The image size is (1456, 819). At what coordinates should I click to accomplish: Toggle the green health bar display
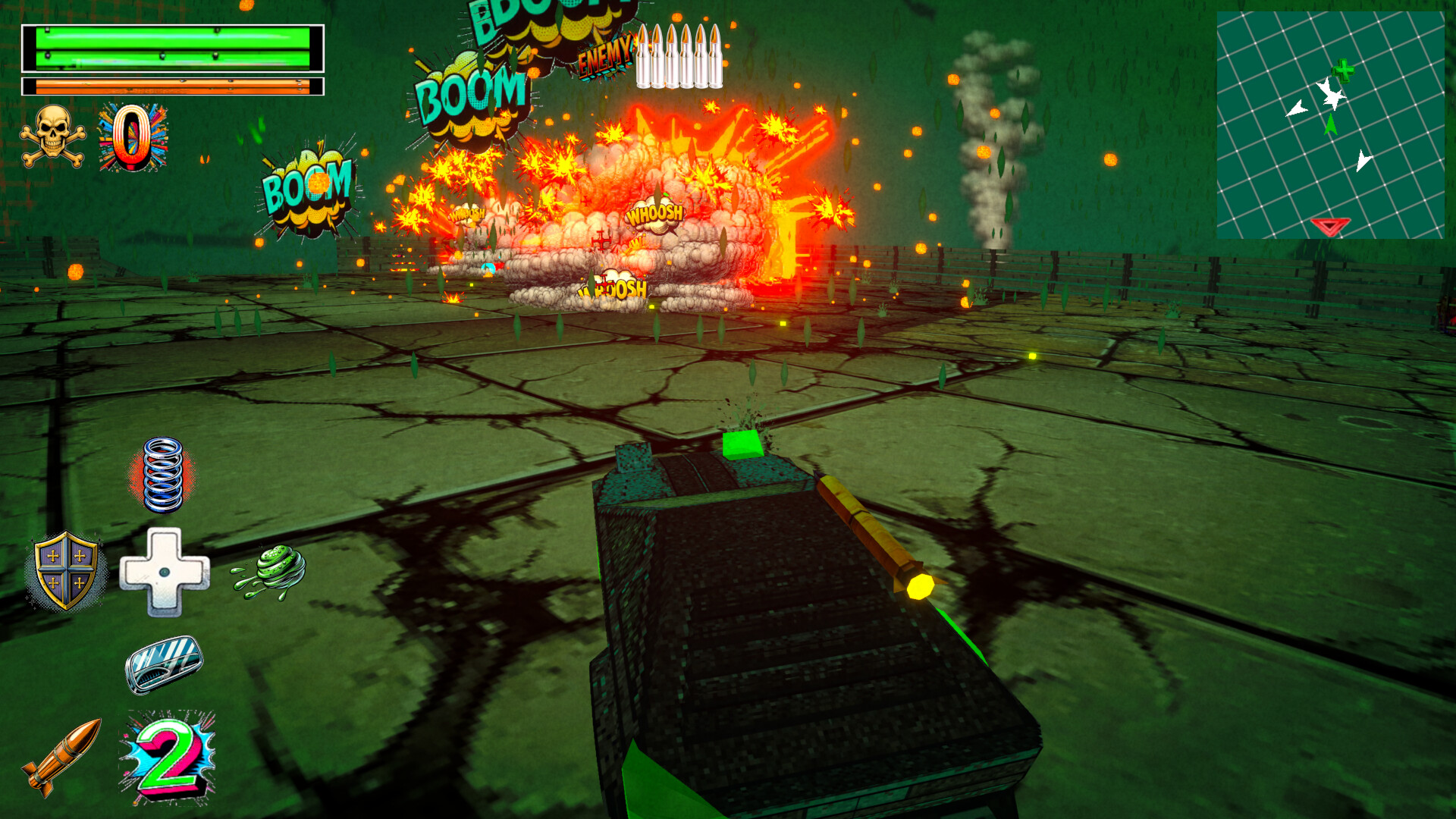pos(173,47)
